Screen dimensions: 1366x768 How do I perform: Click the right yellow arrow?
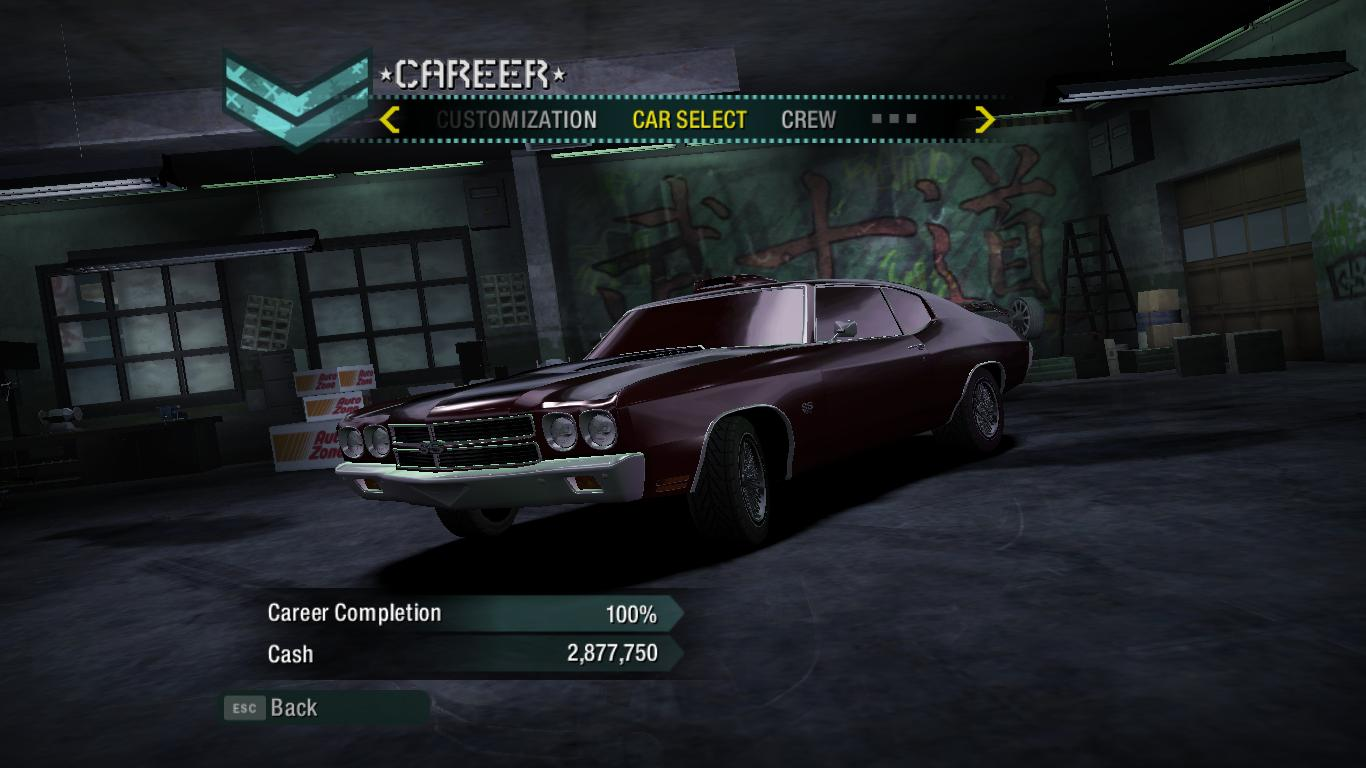[x=985, y=120]
